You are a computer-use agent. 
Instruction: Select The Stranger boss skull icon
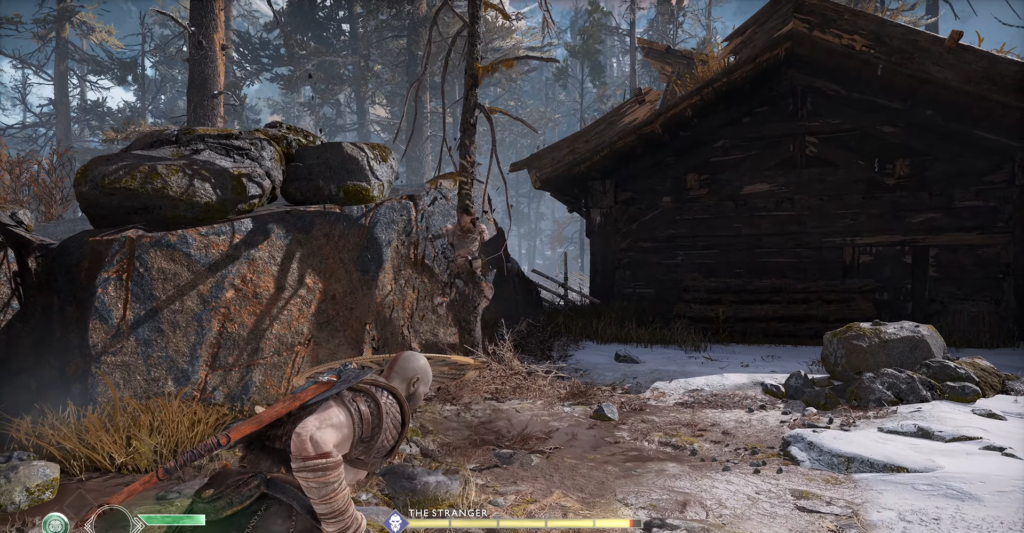(x=396, y=520)
